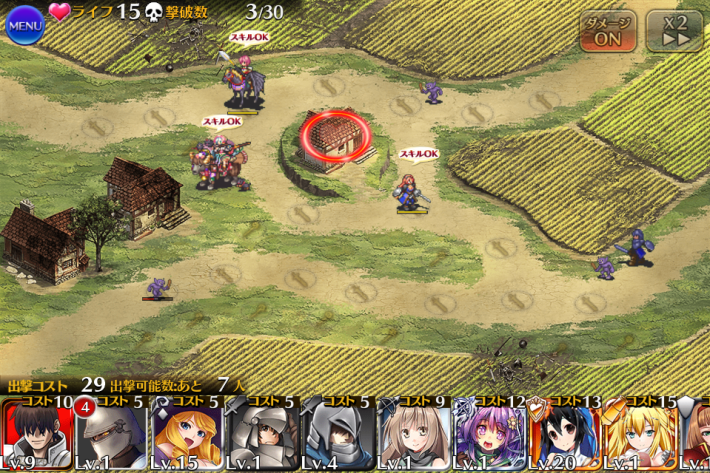The image size is (710, 473).
Task: Toggle the damage display ON button
Action: (x=607, y=31)
